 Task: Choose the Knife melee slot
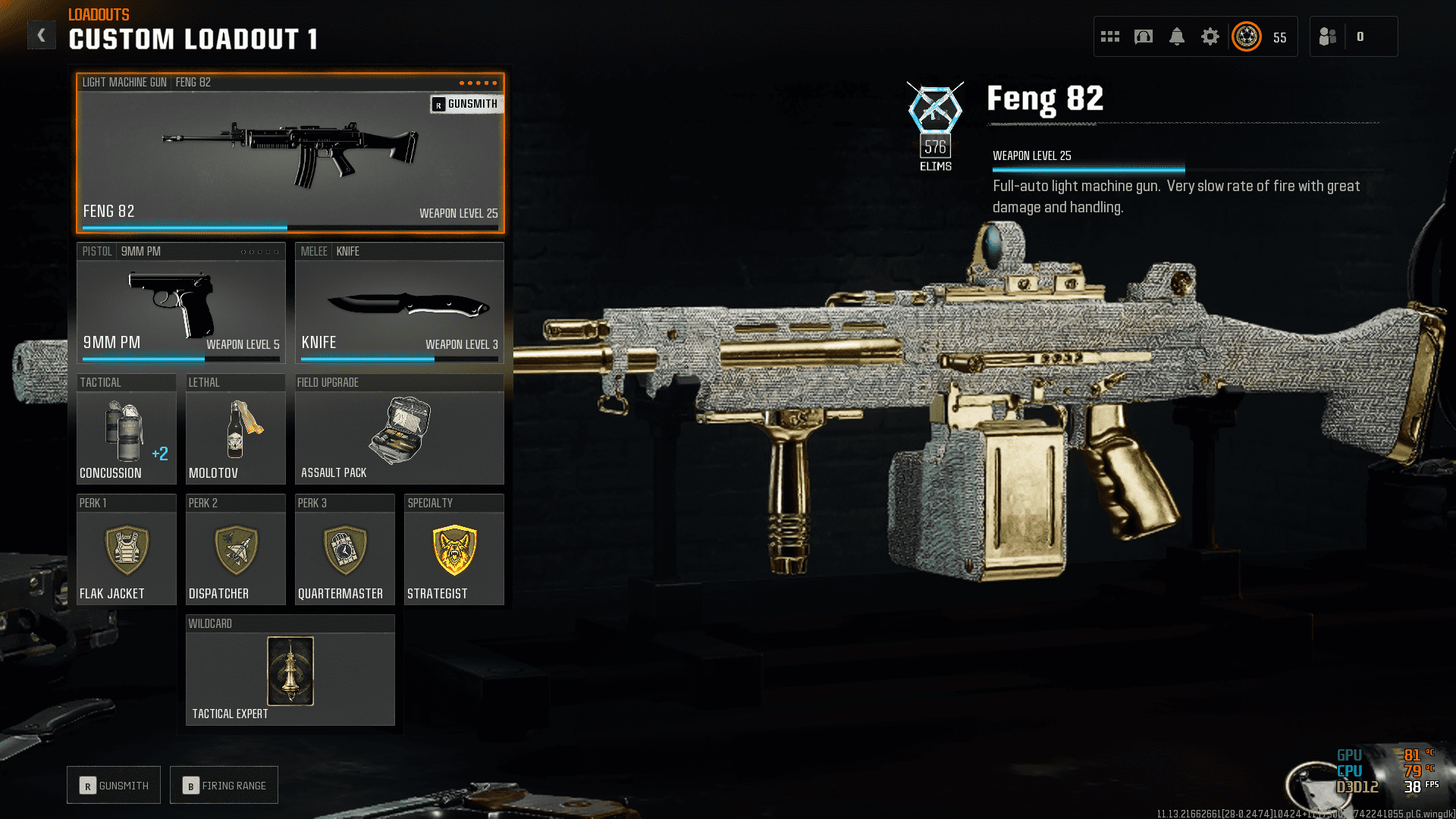coord(399,303)
